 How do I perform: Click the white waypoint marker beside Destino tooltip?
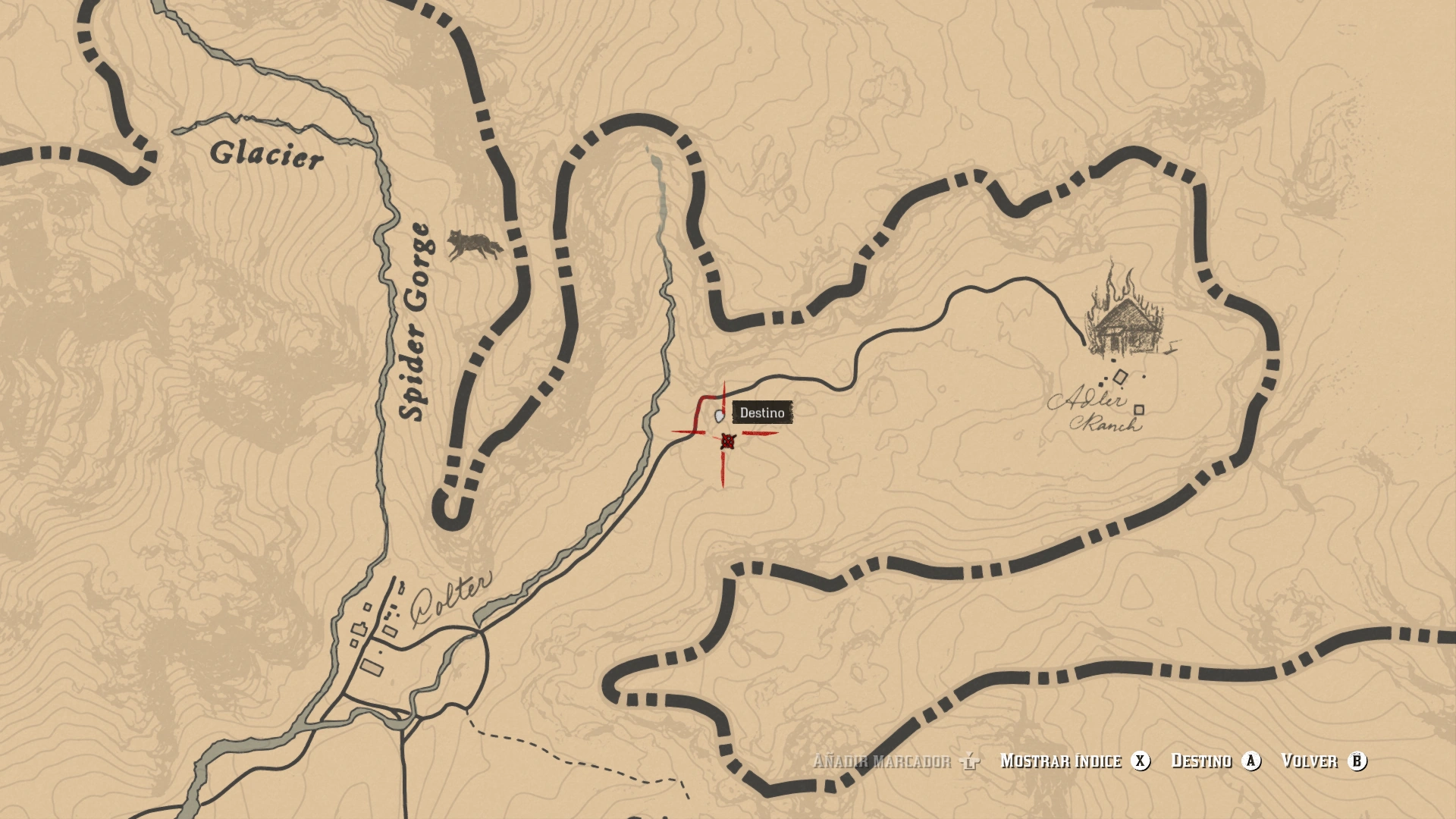[717, 415]
